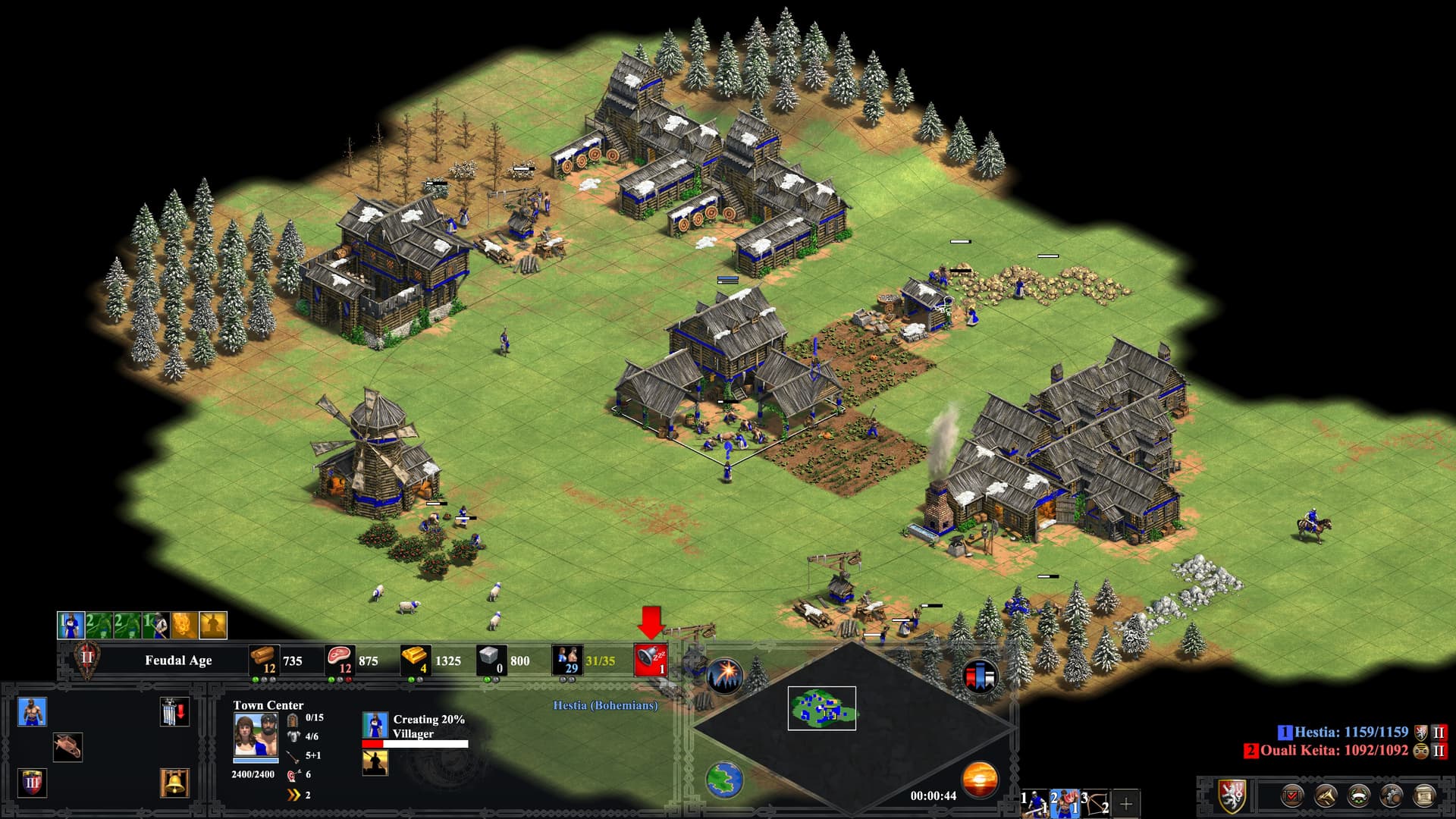The image size is (1456, 819).
Task: Select control group 1 swordsman
Action: tap(1034, 802)
